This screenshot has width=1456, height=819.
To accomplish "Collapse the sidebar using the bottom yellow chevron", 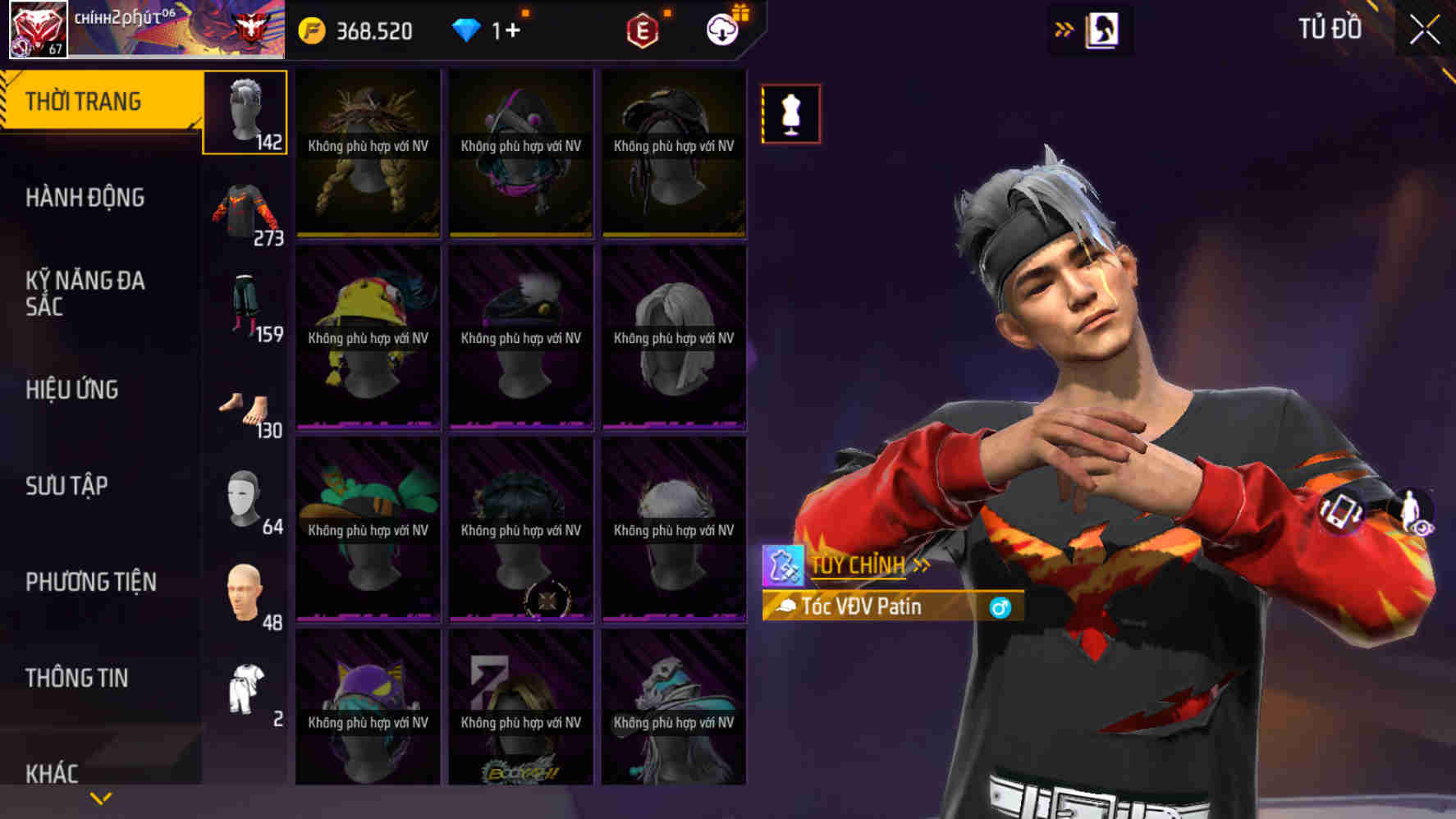I will point(101,797).
